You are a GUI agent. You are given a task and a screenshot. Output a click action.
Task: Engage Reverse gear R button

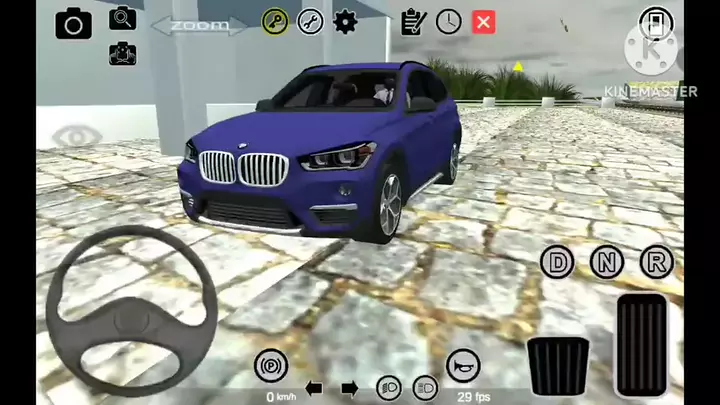pyautogui.click(x=657, y=263)
